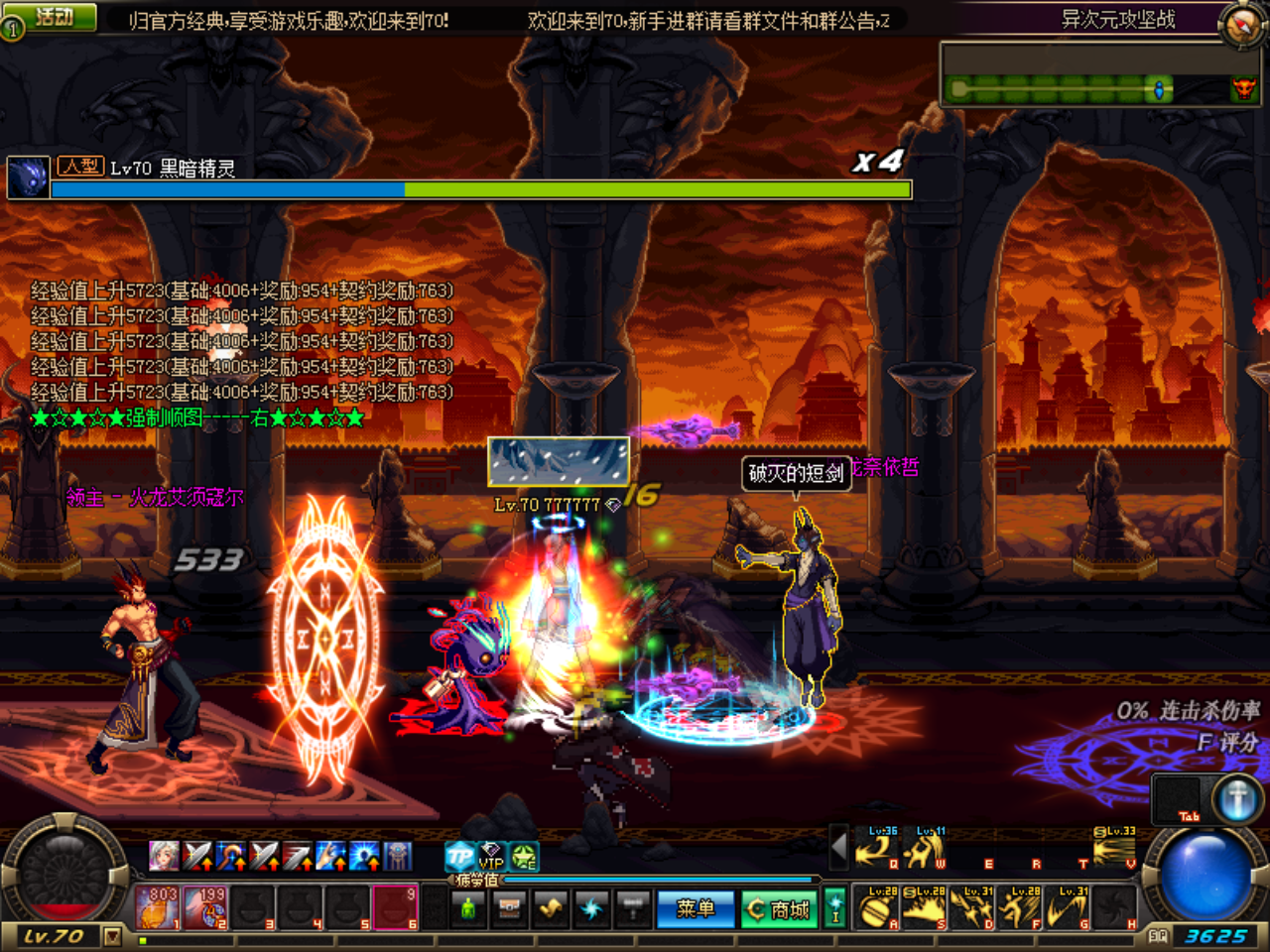Screen dimensions: 1270x952
Task: Collapse the skill bar with the left arrow
Action: click(839, 846)
